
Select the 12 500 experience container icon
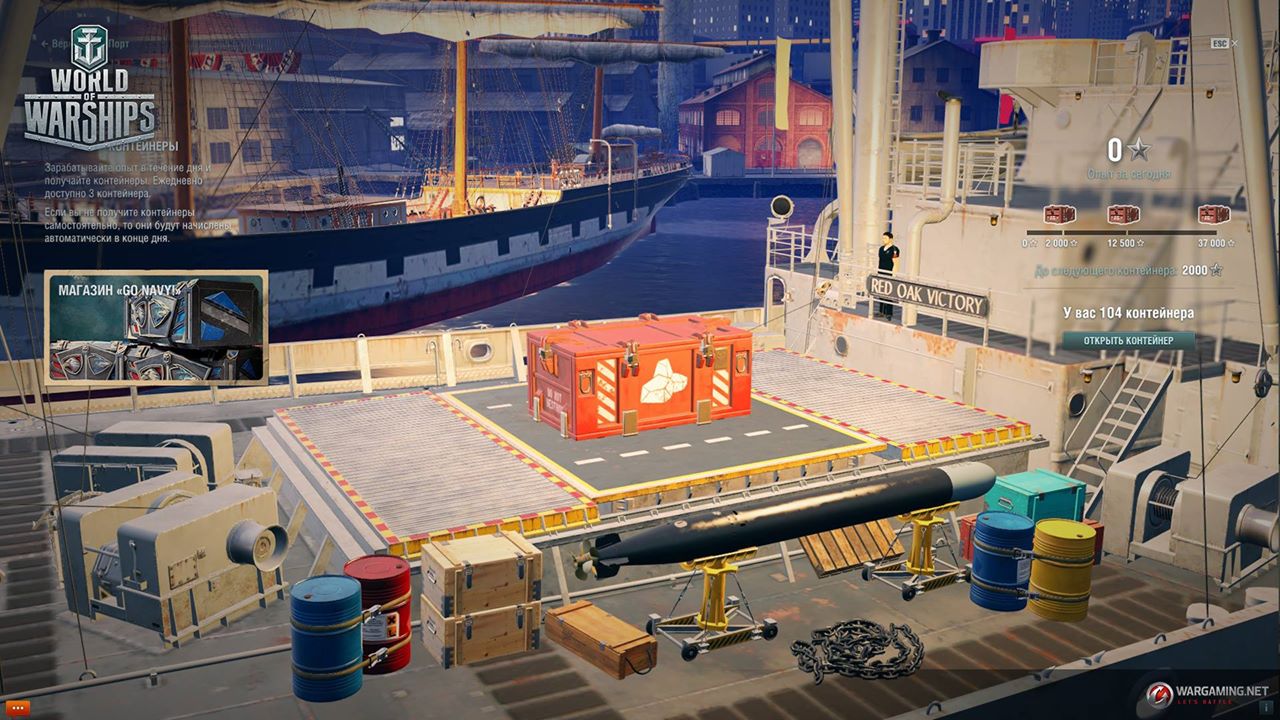pyautogui.click(x=1121, y=214)
